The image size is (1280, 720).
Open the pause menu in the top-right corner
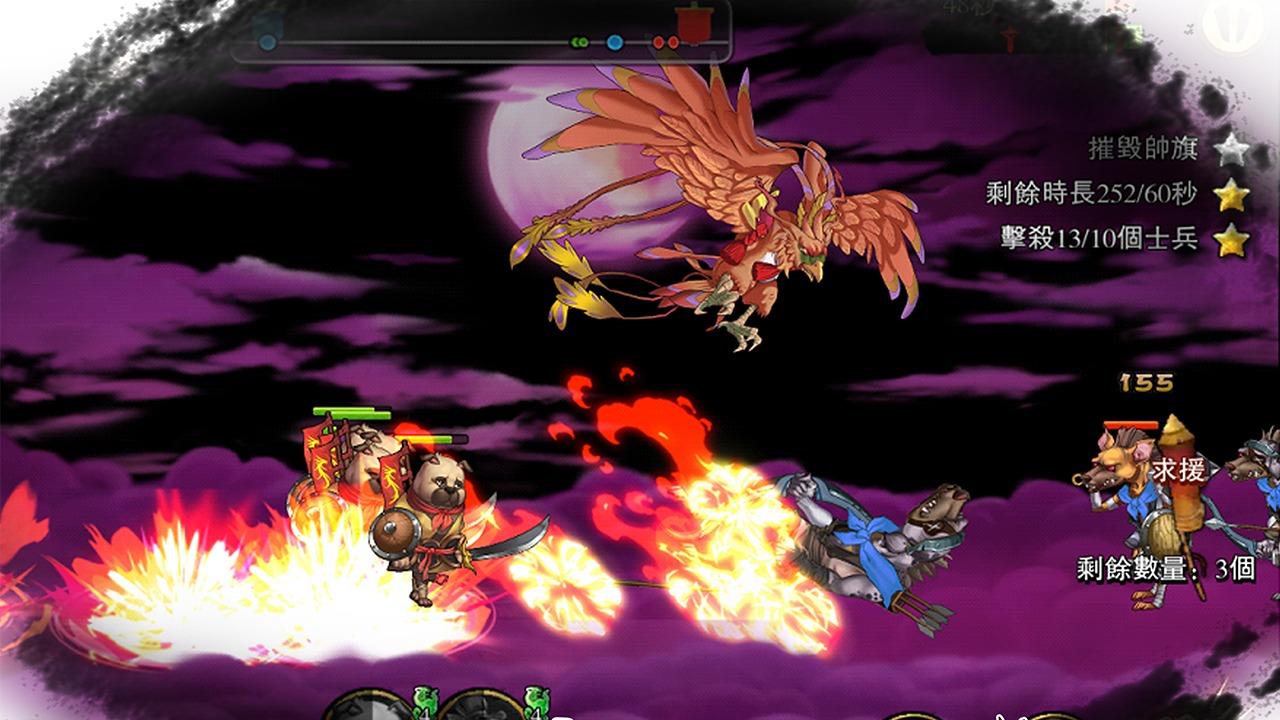[x=1228, y=25]
